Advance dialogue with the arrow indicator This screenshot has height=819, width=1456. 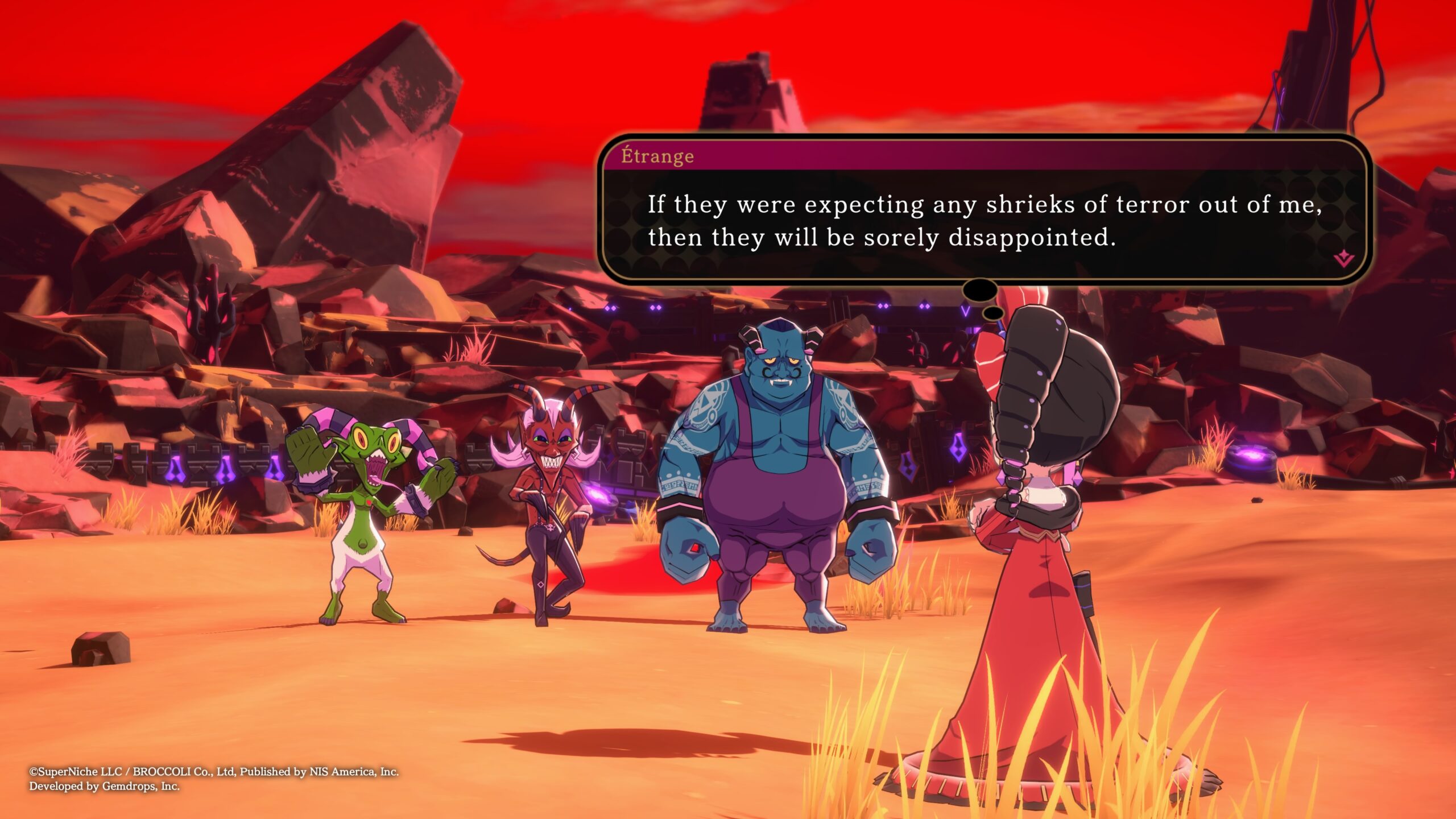[x=1343, y=259]
